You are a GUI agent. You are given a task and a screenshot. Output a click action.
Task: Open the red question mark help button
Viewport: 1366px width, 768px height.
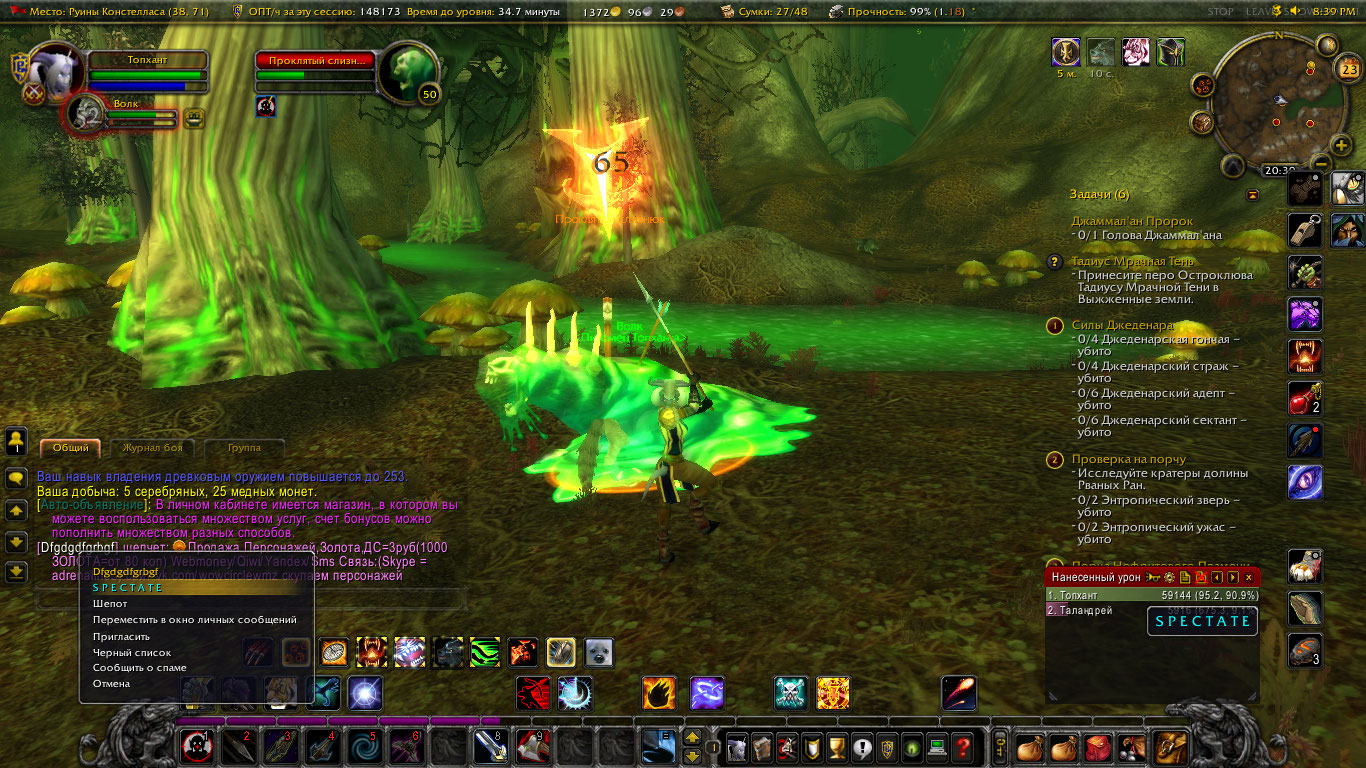[x=962, y=747]
